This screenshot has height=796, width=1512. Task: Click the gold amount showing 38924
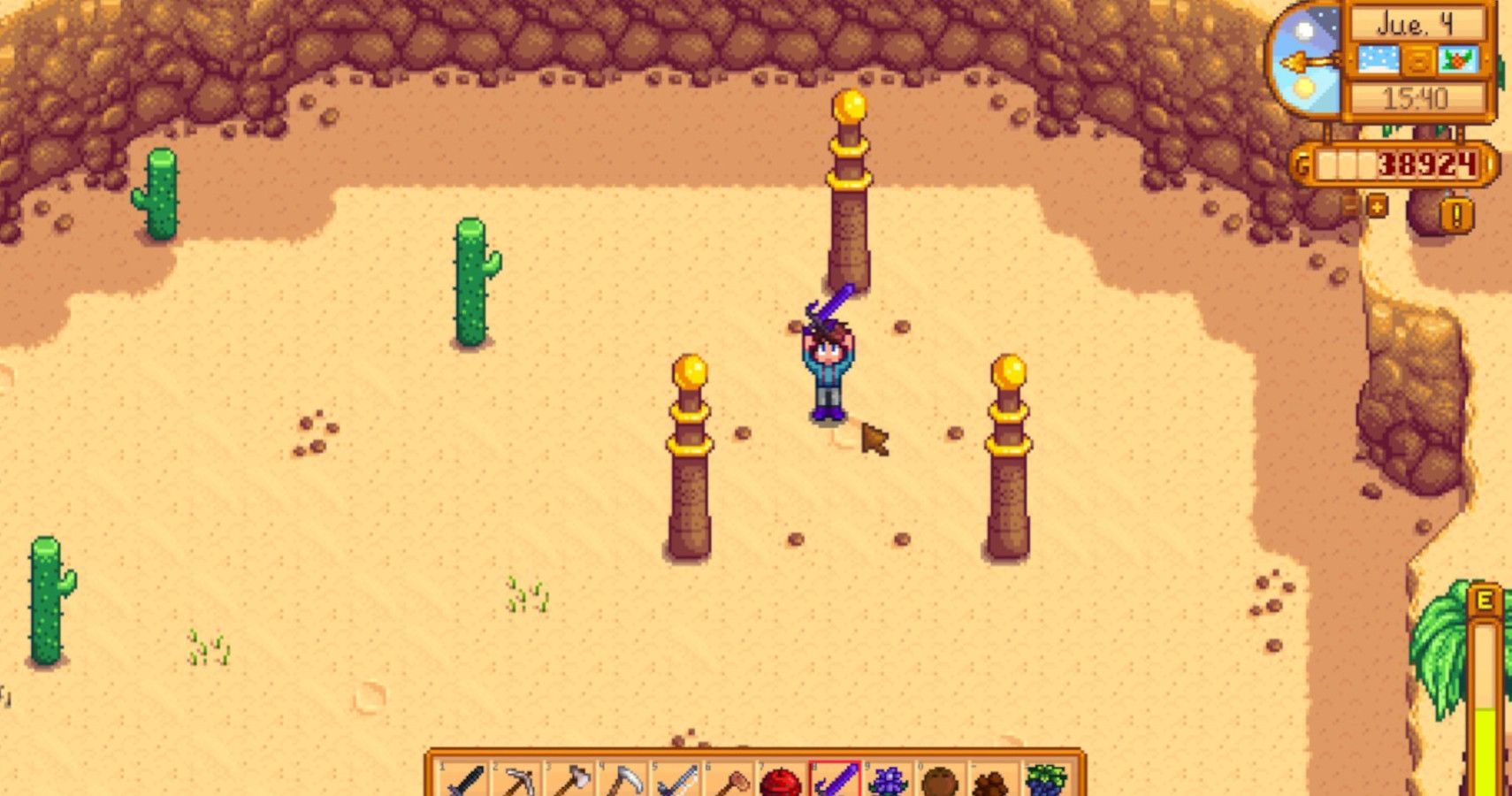pos(1426,164)
